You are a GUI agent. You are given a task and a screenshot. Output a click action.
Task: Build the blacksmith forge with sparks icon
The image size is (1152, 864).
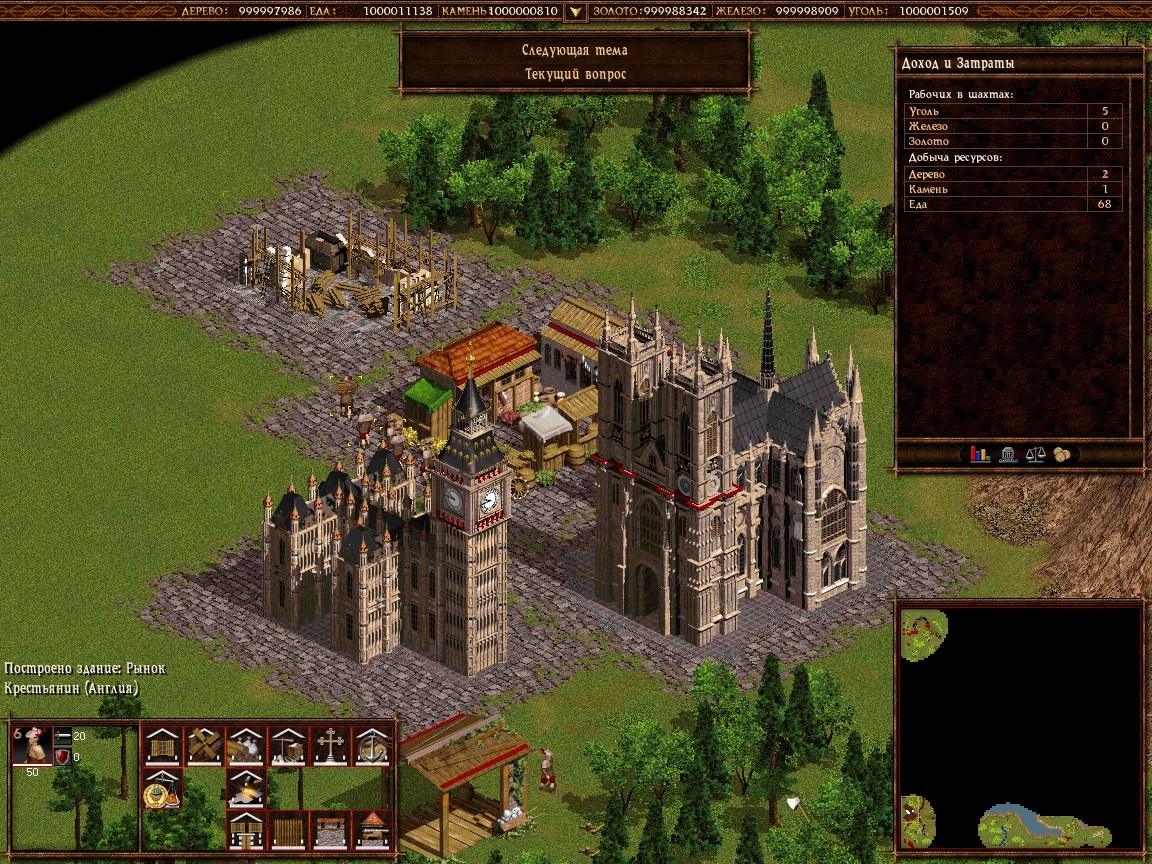tap(245, 787)
